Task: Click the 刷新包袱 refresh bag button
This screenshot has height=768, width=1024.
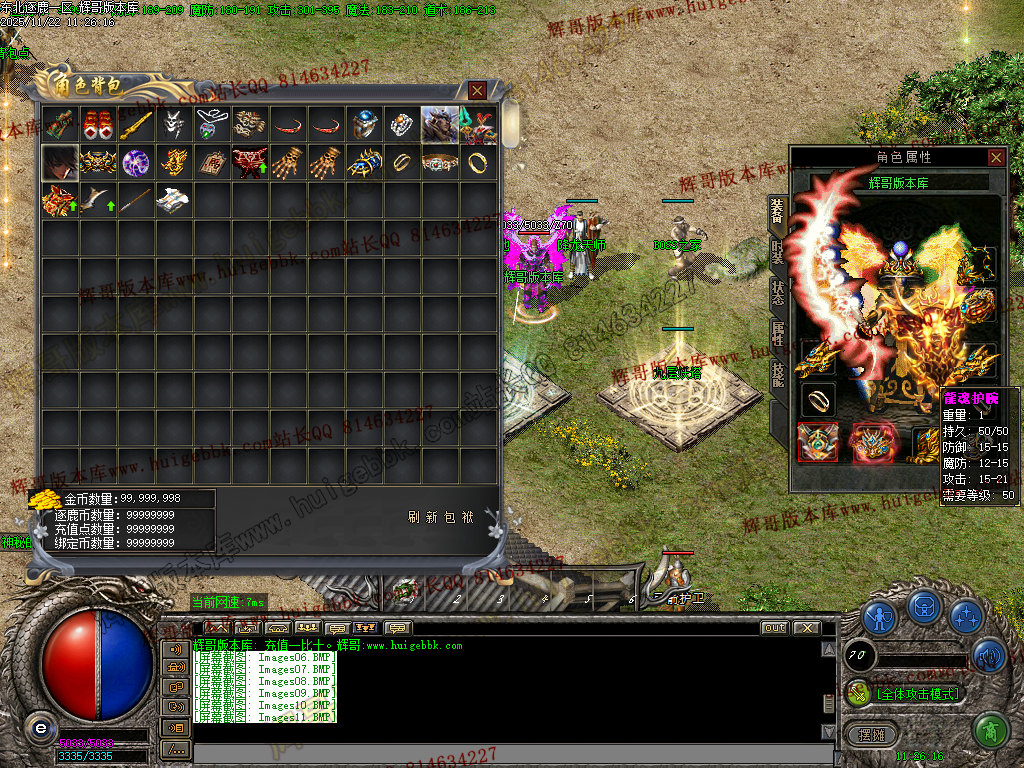Action: point(440,517)
